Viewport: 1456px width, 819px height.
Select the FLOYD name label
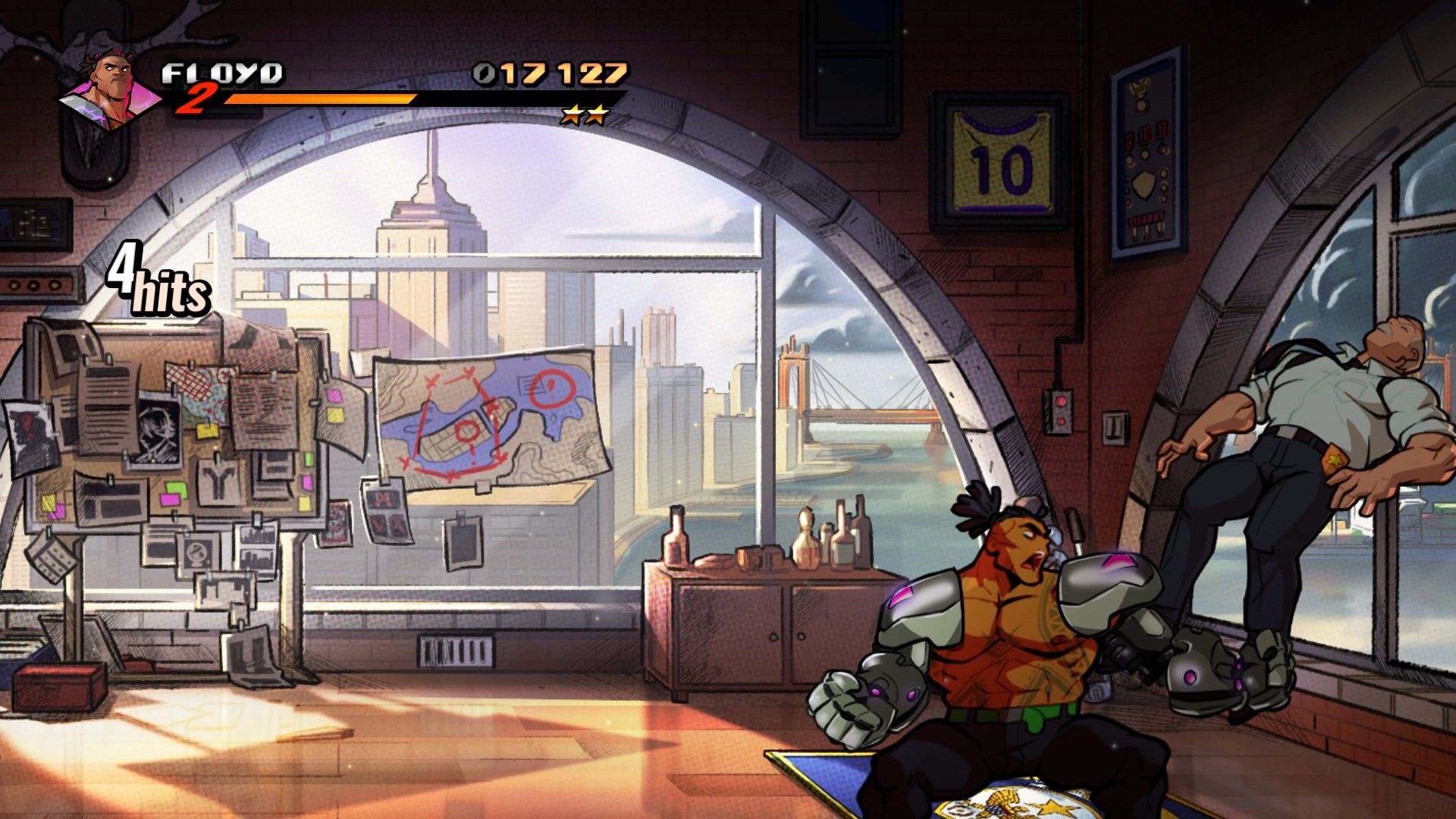tap(224, 73)
